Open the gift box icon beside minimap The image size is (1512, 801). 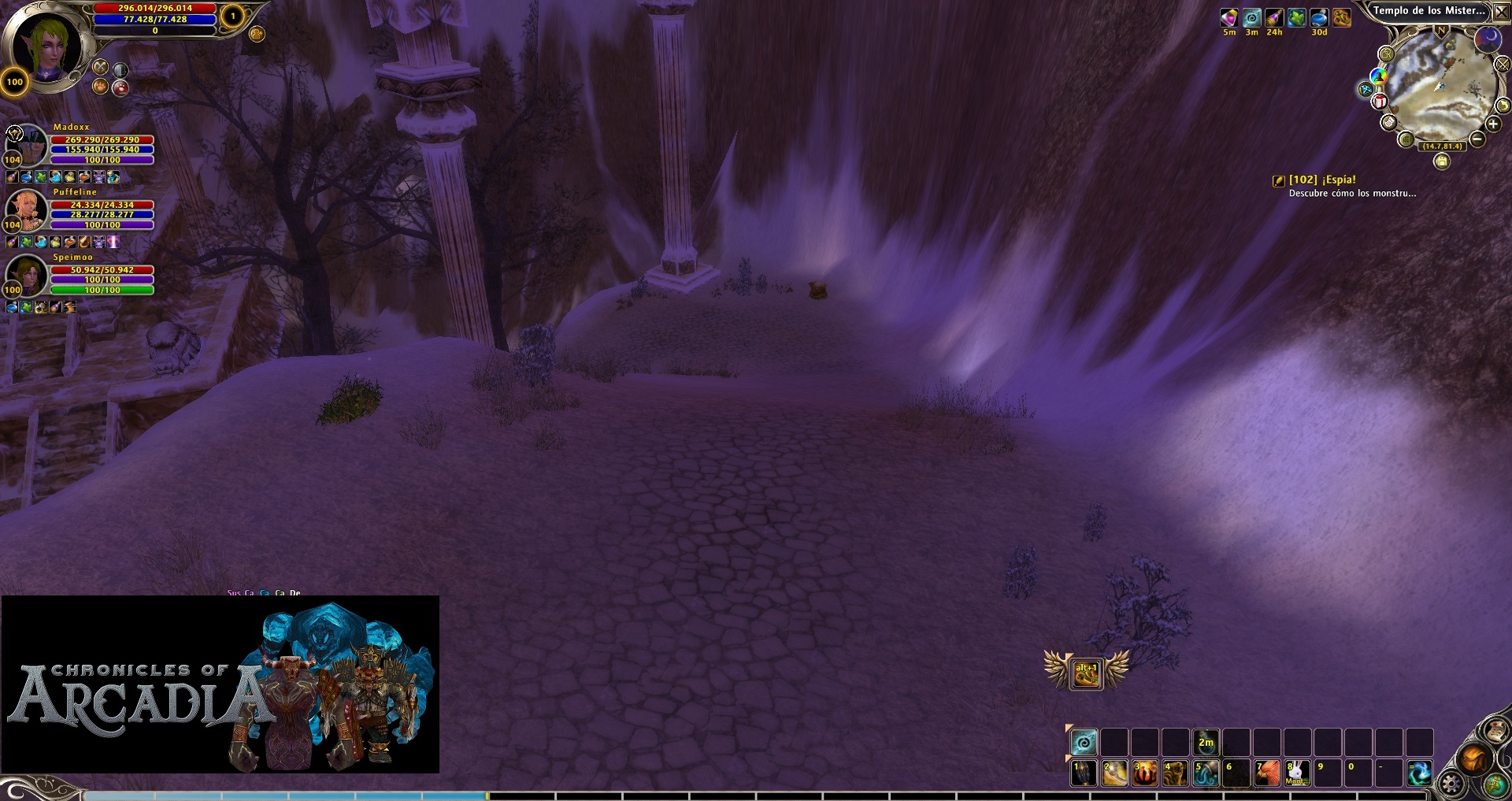click(x=1380, y=102)
